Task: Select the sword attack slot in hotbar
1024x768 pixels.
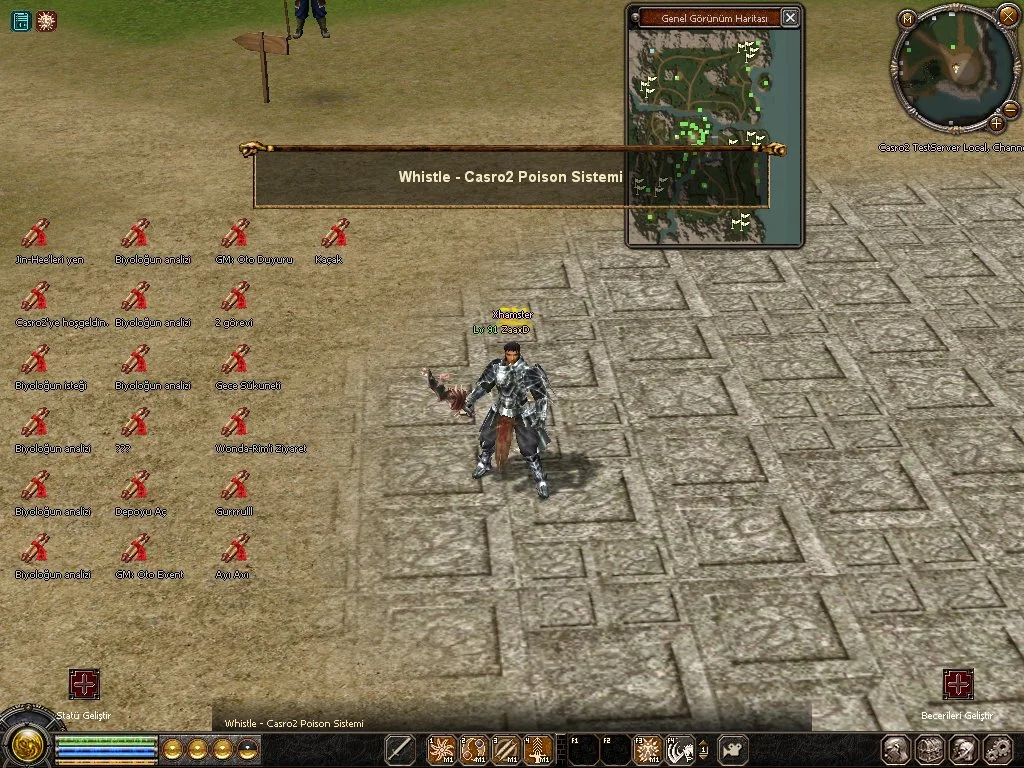Action: click(x=400, y=749)
